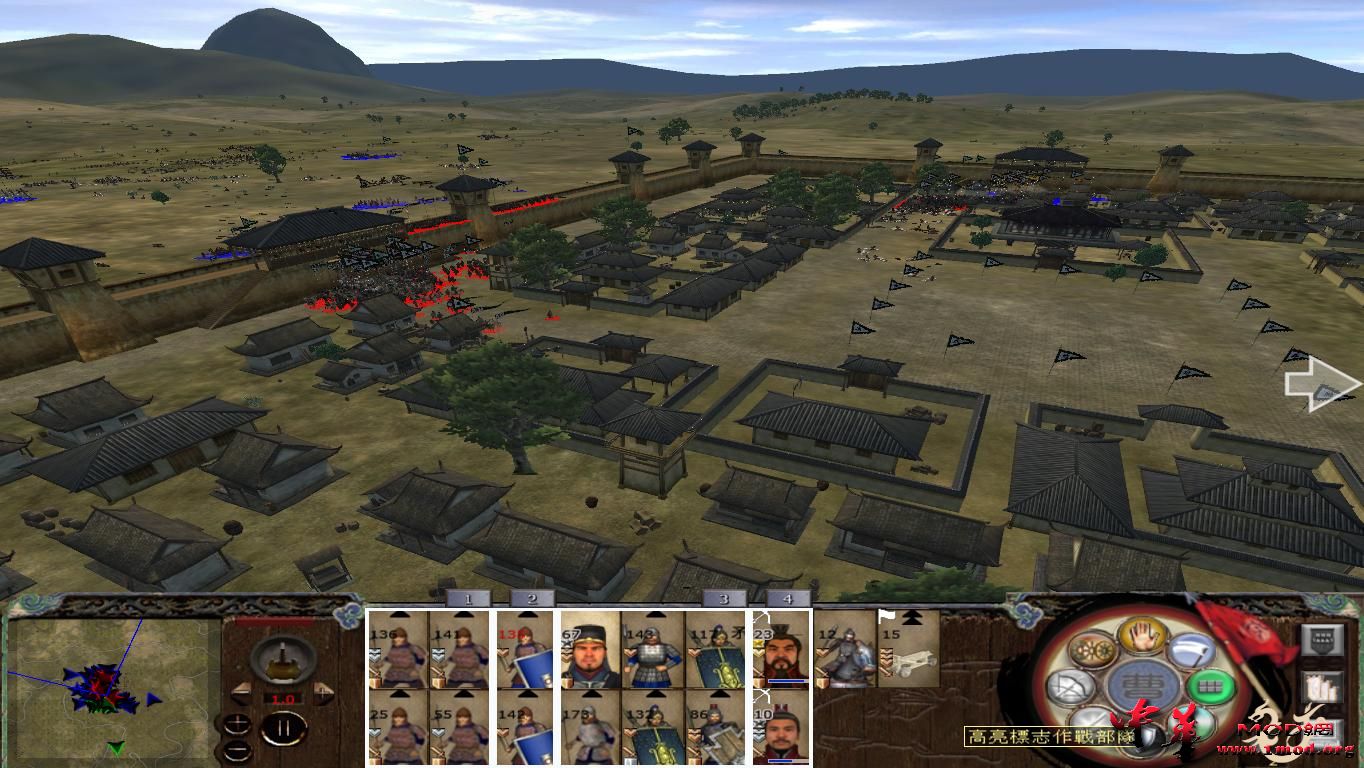The width and height of the screenshot is (1364, 768).
Task: Pause the battle with the pause button
Action: pyautogui.click(x=285, y=730)
